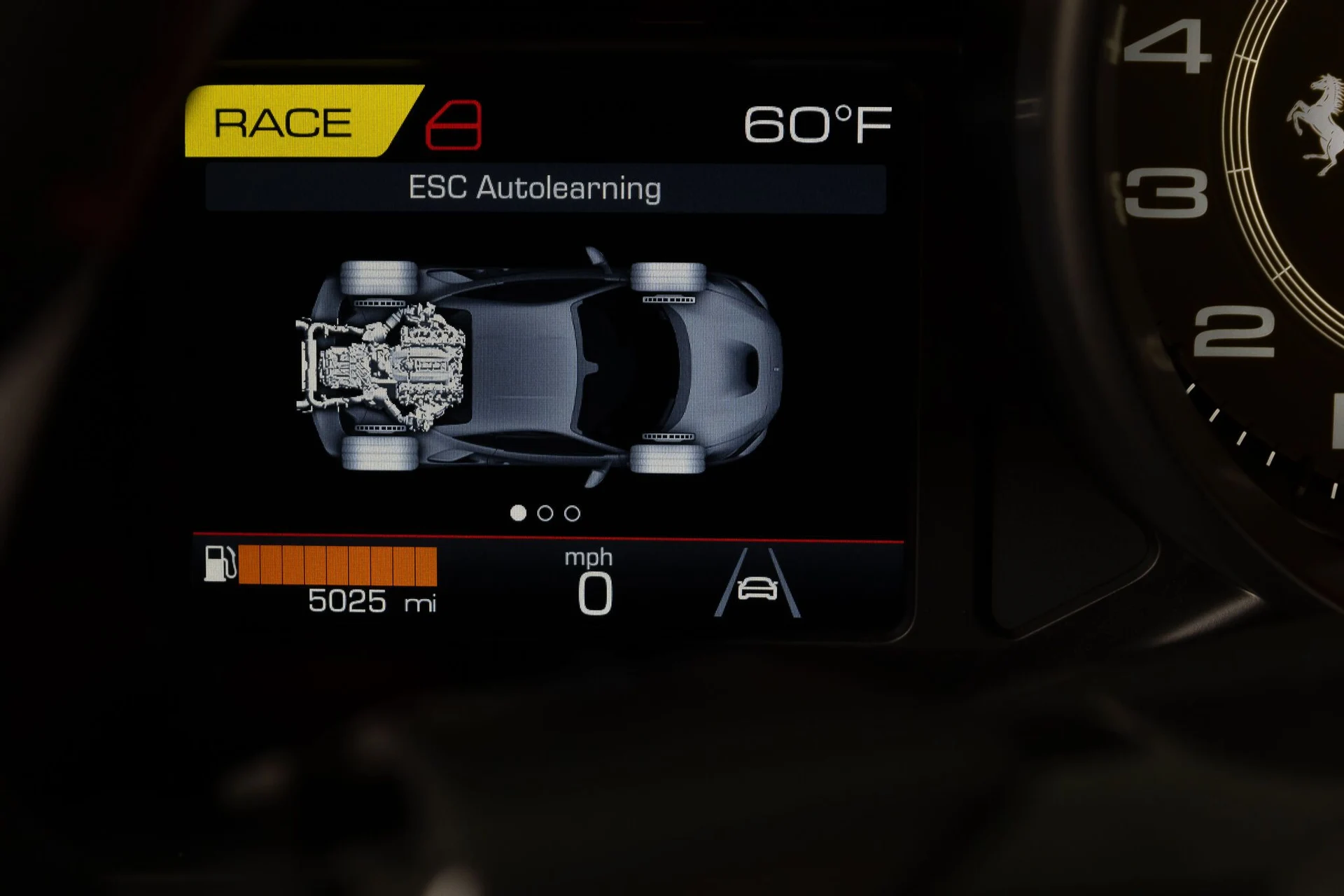1344x896 pixels.
Task: Open the ESC Autolearning banner
Action: pos(545,188)
